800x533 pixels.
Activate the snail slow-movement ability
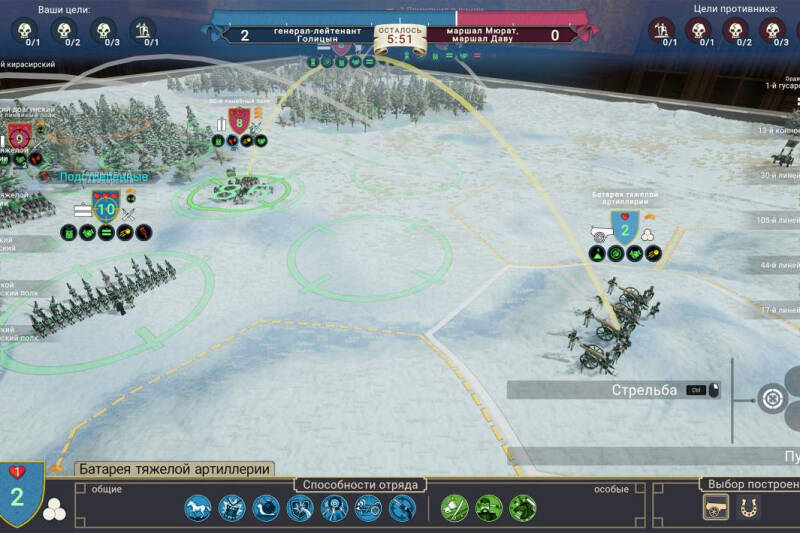[266, 508]
